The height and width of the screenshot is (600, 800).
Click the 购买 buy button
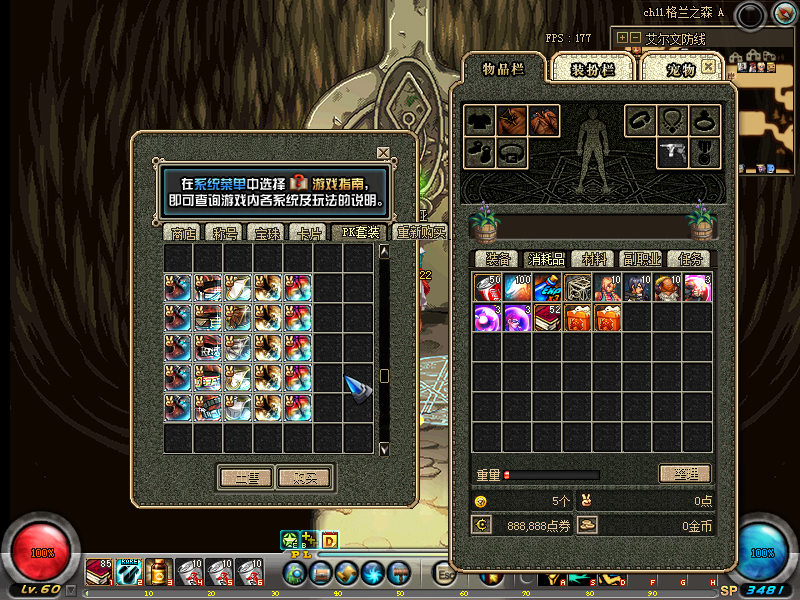coord(304,478)
